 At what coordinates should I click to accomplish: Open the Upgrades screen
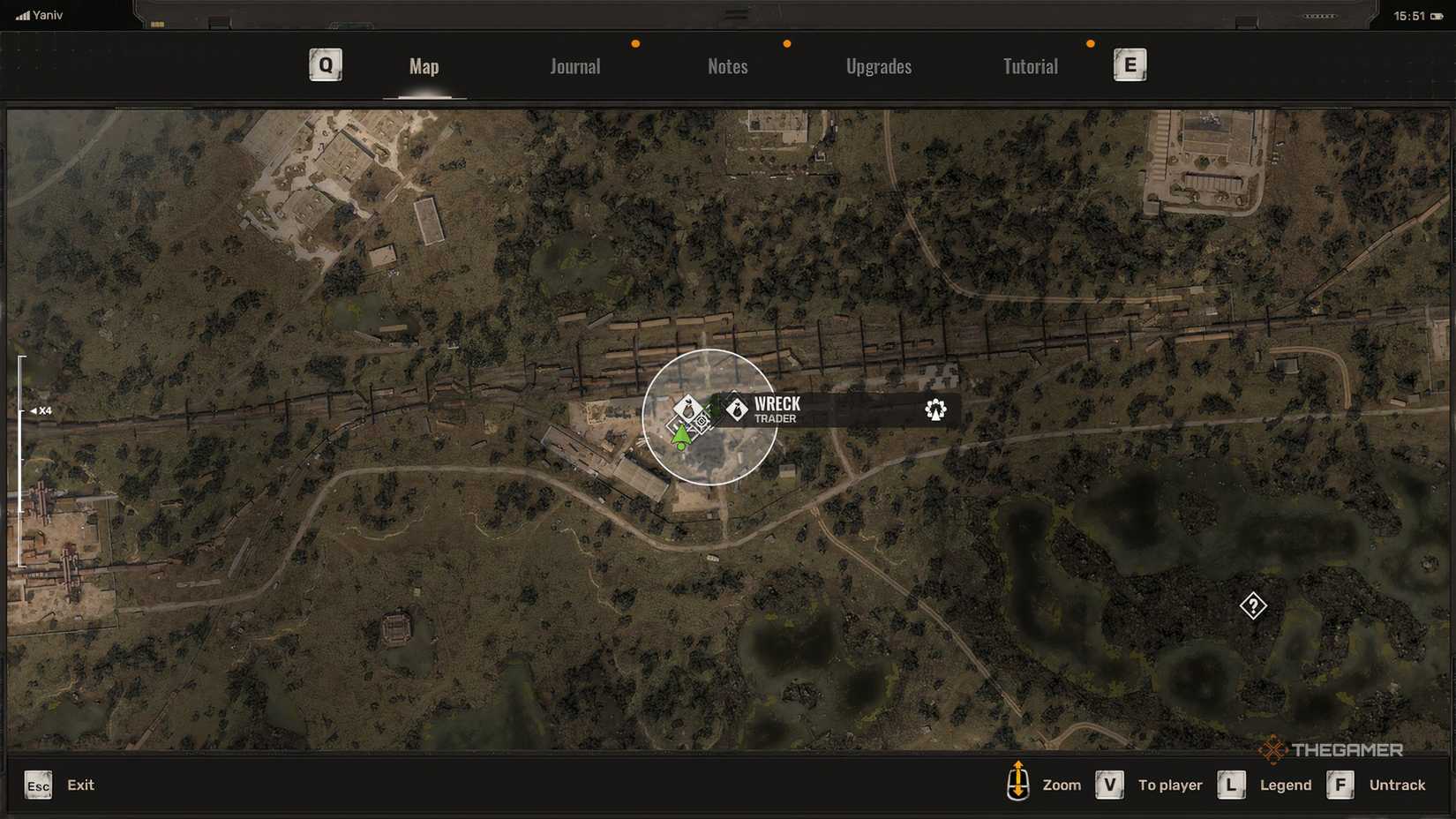(879, 66)
